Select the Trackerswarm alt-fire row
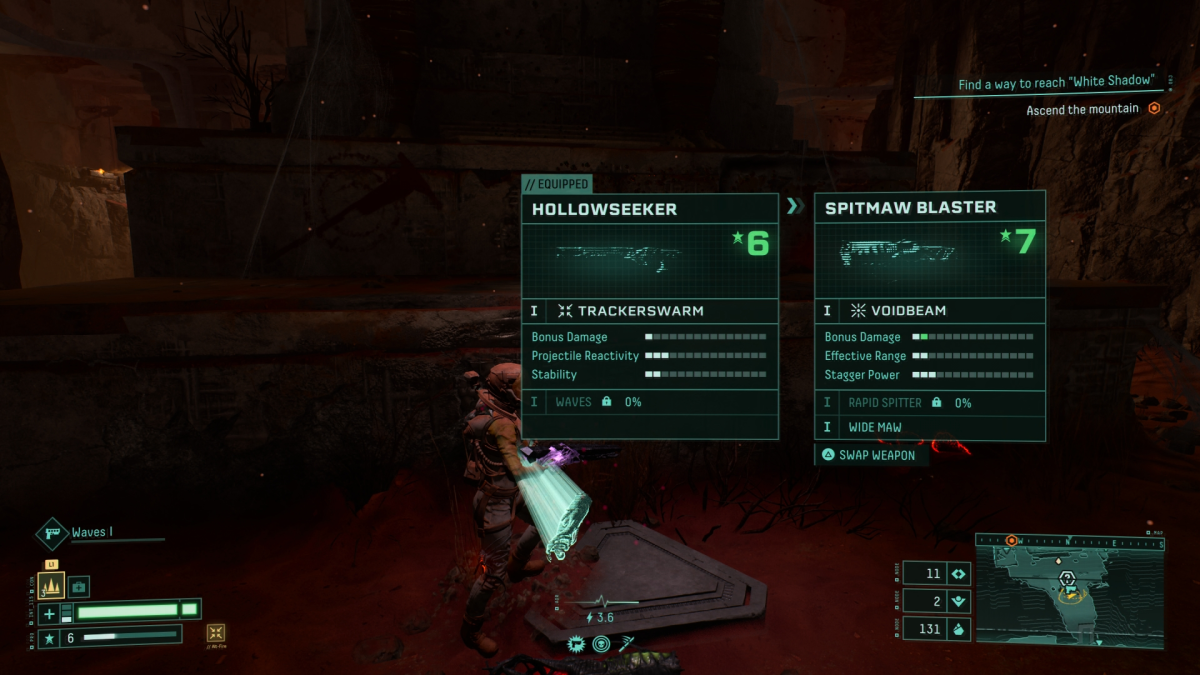 [649, 311]
